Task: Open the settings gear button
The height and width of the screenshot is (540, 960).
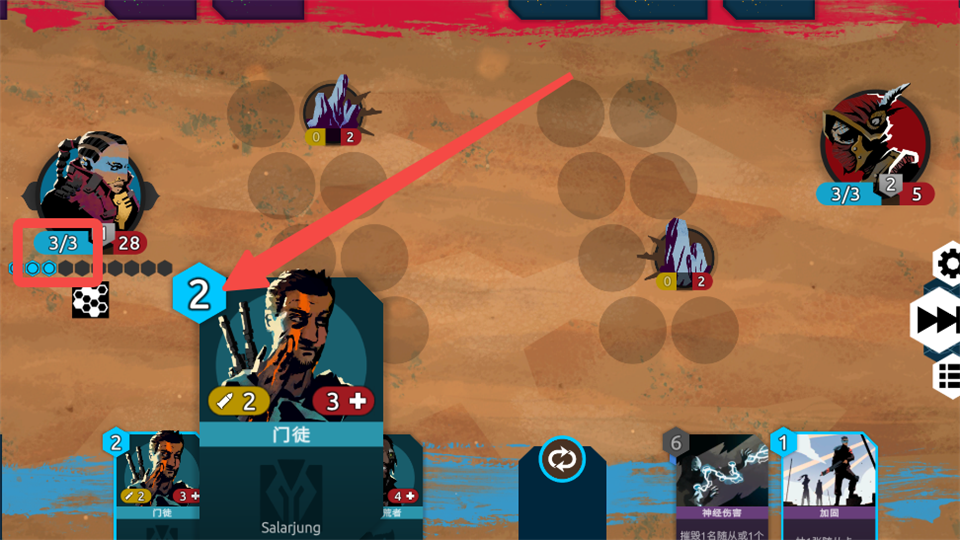Action: tap(946, 264)
